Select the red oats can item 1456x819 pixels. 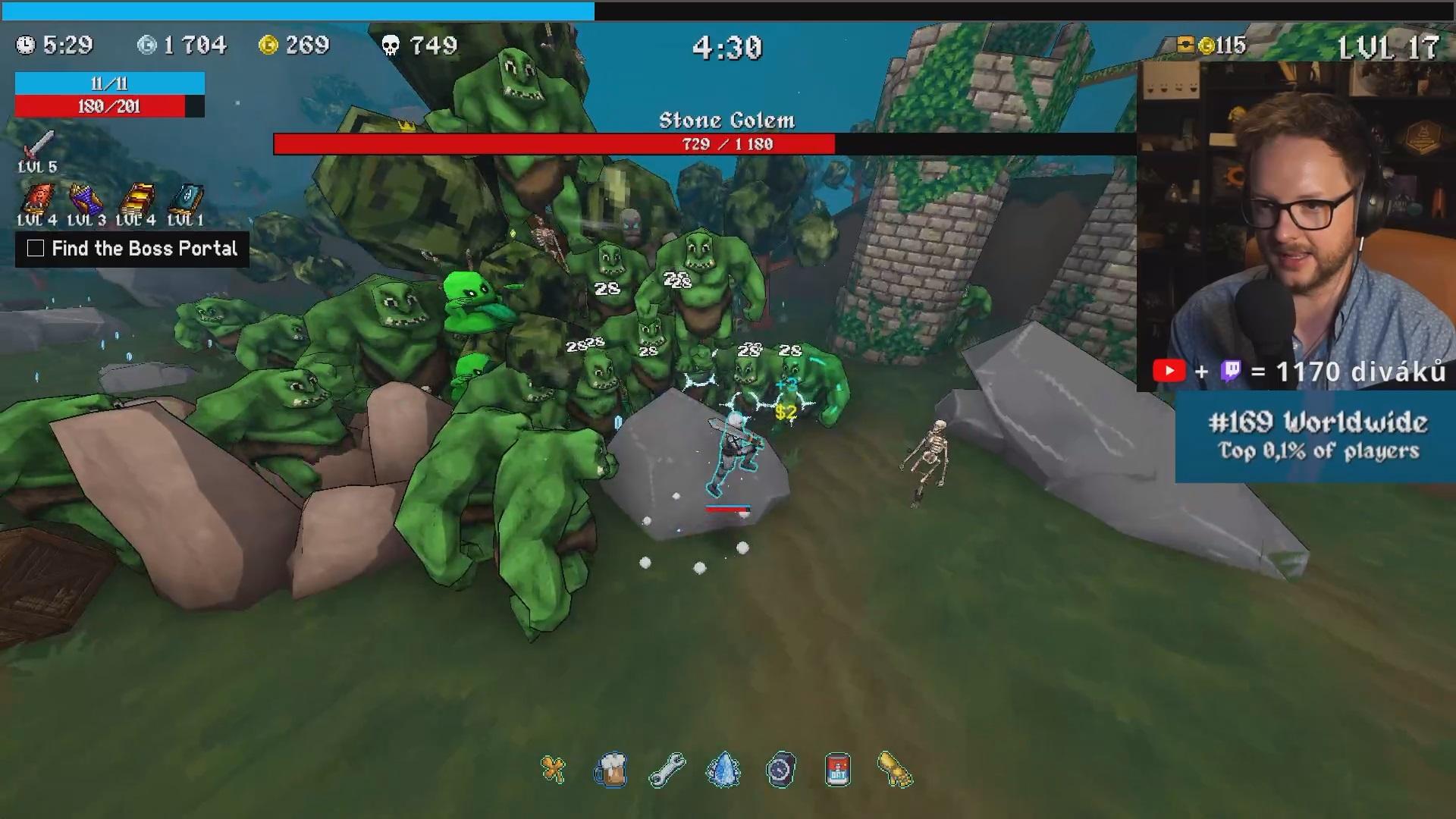tap(837, 770)
